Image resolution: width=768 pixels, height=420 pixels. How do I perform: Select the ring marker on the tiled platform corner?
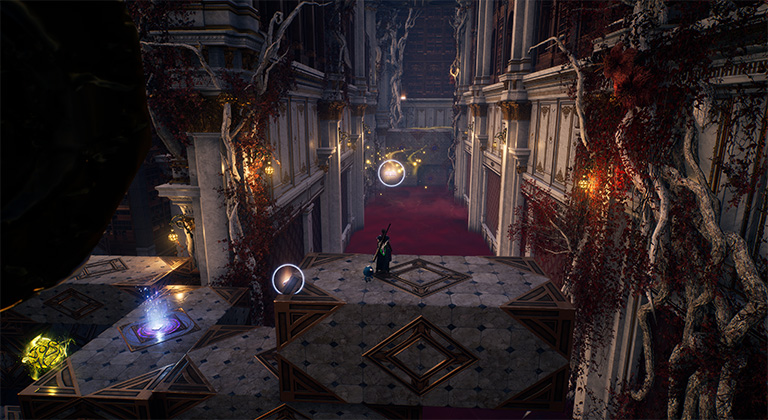(288, 279)
